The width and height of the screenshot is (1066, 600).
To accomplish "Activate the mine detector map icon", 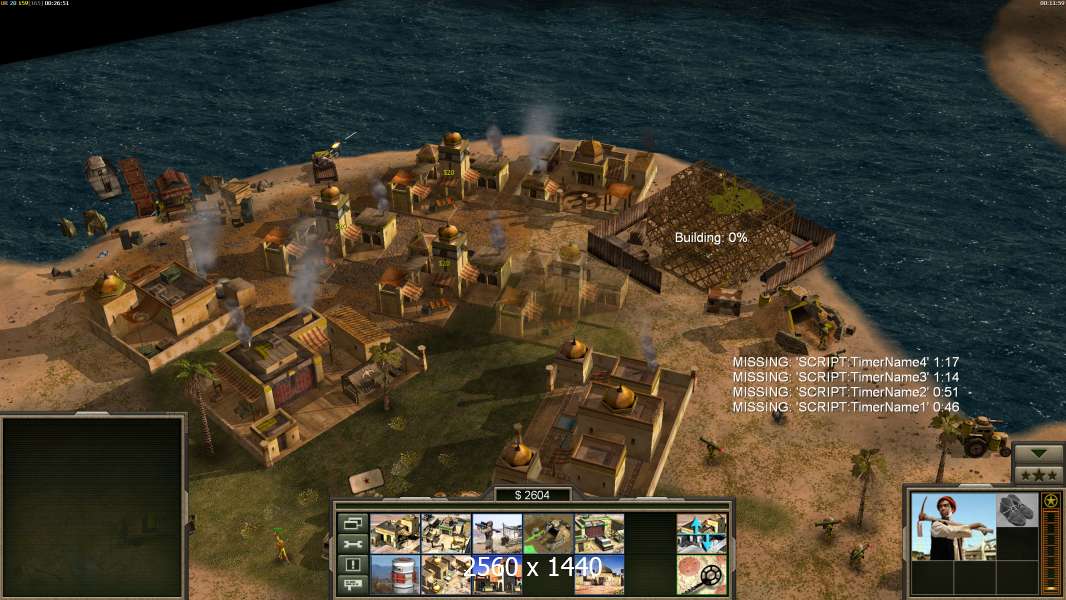I will click(701, 574).
